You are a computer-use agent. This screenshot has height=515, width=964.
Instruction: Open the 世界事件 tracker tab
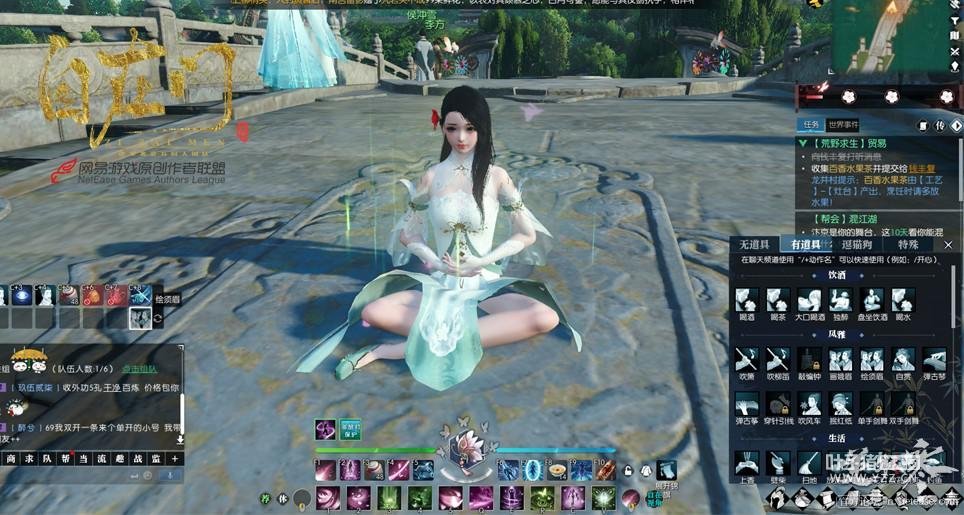pyautogui.click(x=843, y=126)
